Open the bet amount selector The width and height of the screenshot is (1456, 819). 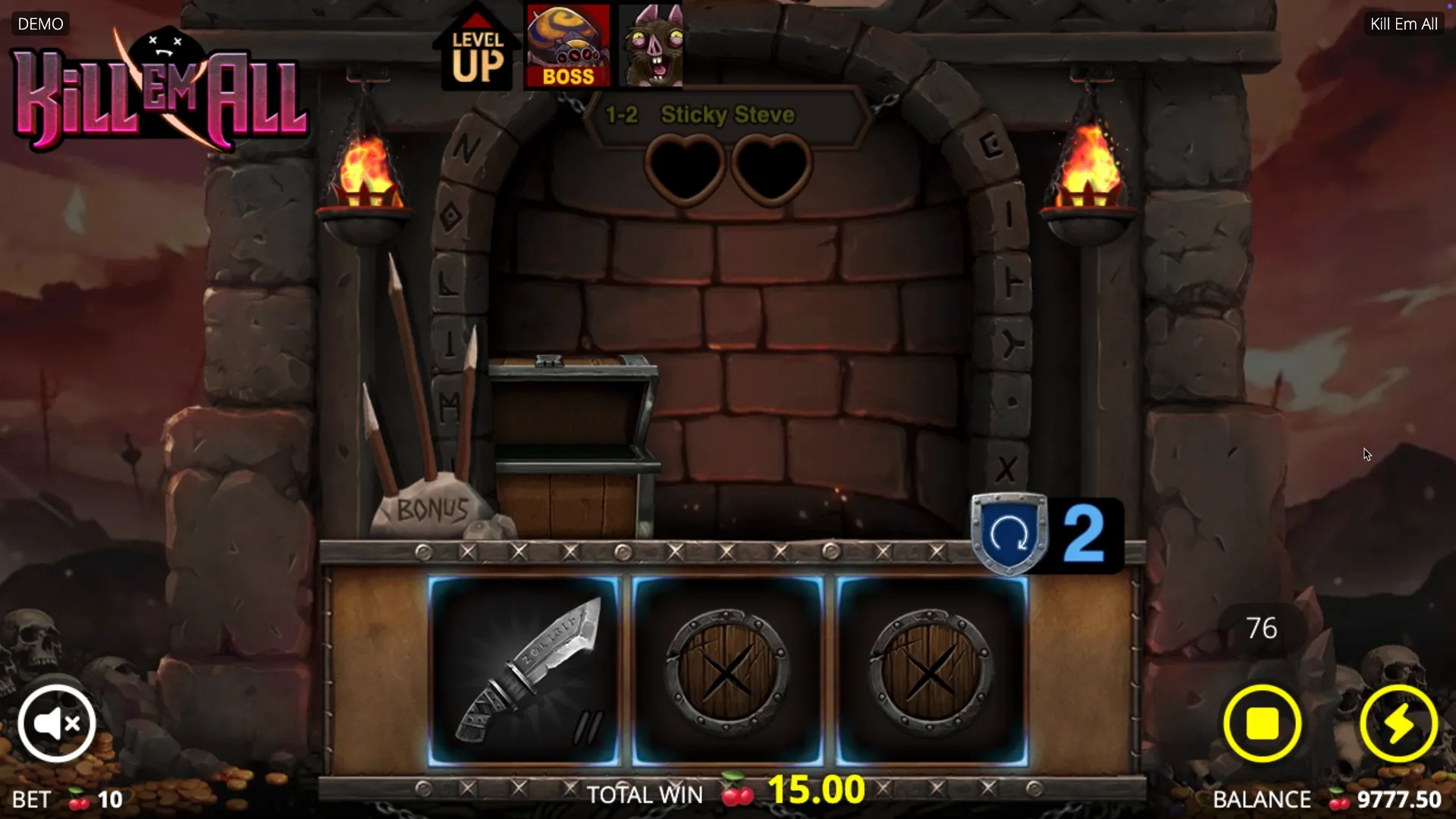click(x=68, y=799)
